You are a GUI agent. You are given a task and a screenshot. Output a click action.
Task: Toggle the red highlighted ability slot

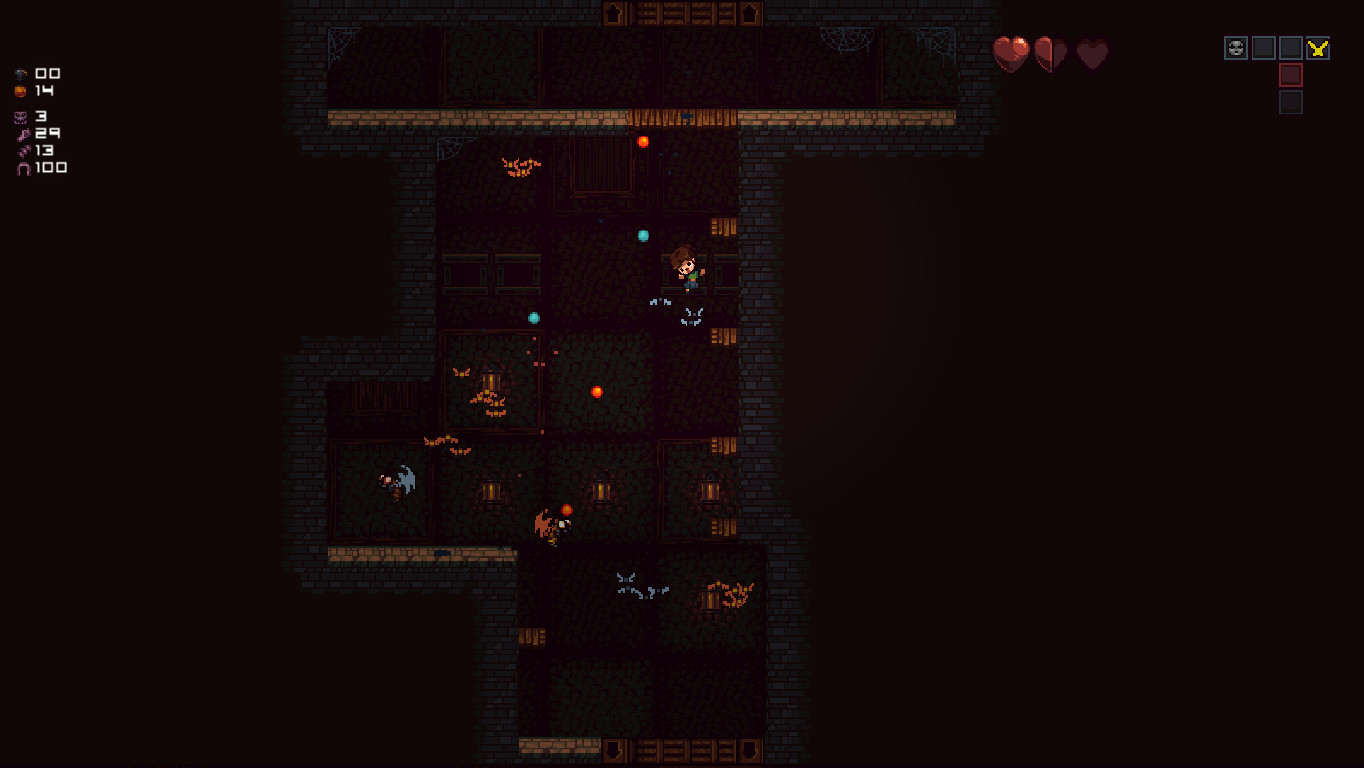click(x=1290, y=75)
